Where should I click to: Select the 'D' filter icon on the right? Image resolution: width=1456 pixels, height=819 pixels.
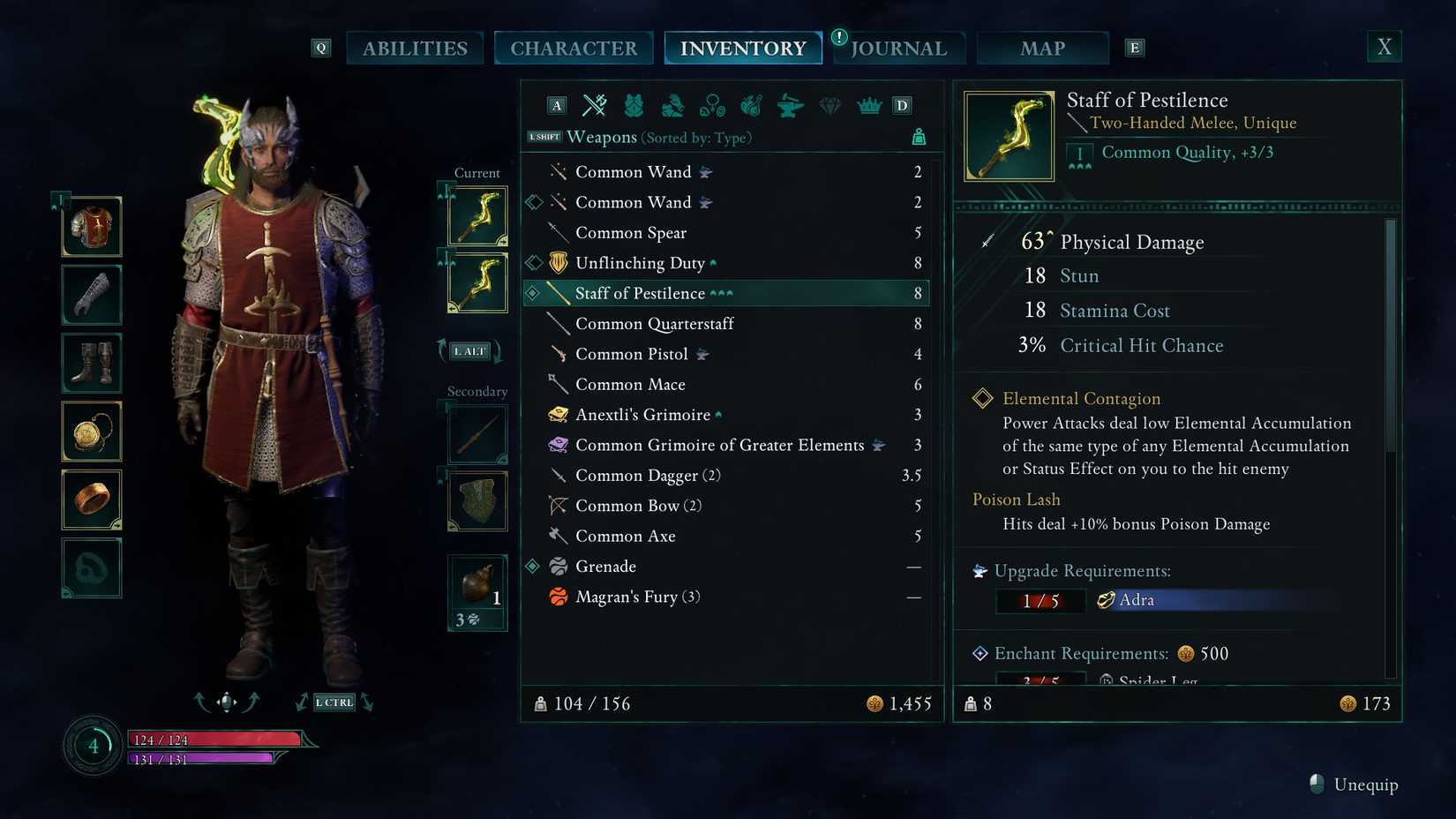(x=901, y=105)
